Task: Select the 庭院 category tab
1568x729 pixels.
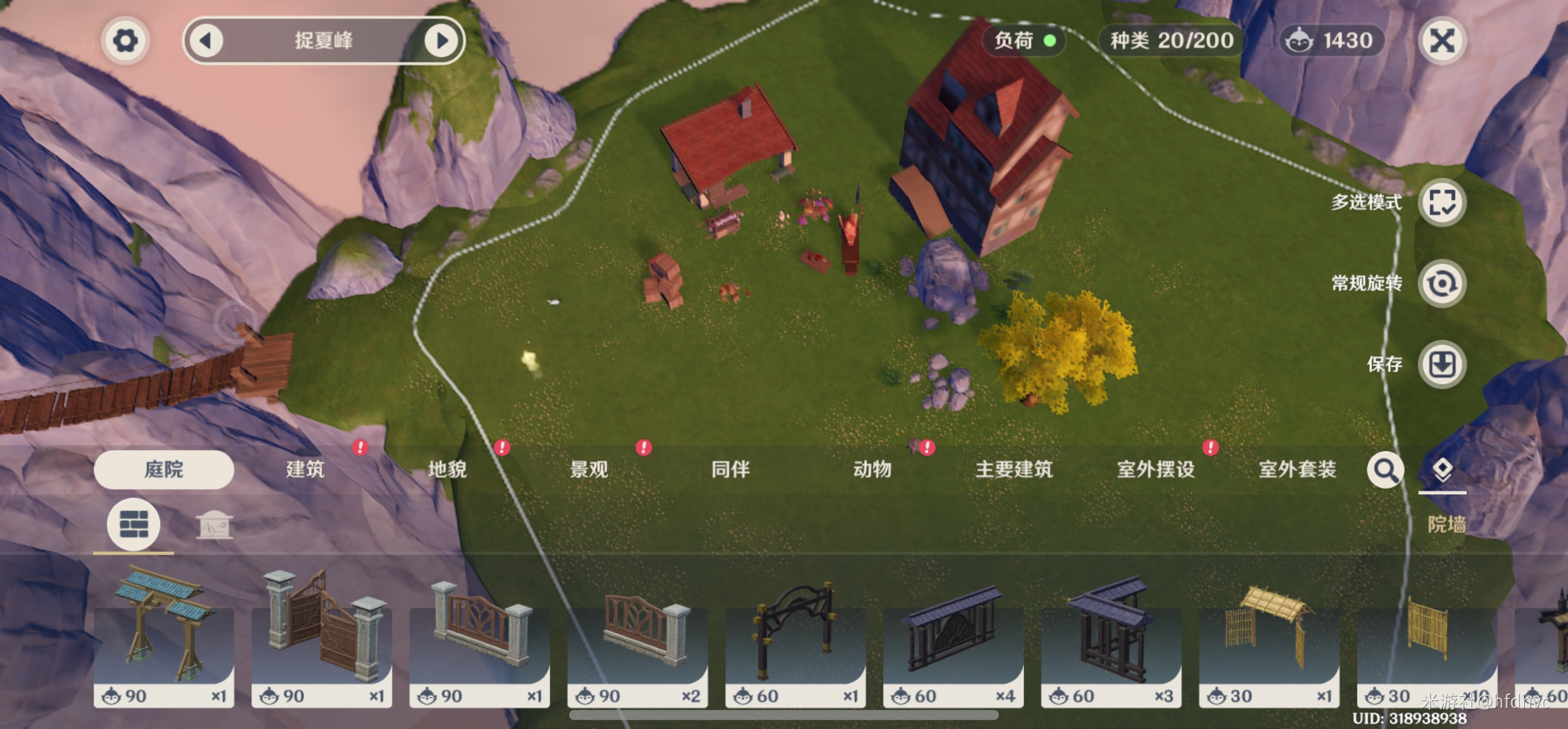Action: point(164,470)
